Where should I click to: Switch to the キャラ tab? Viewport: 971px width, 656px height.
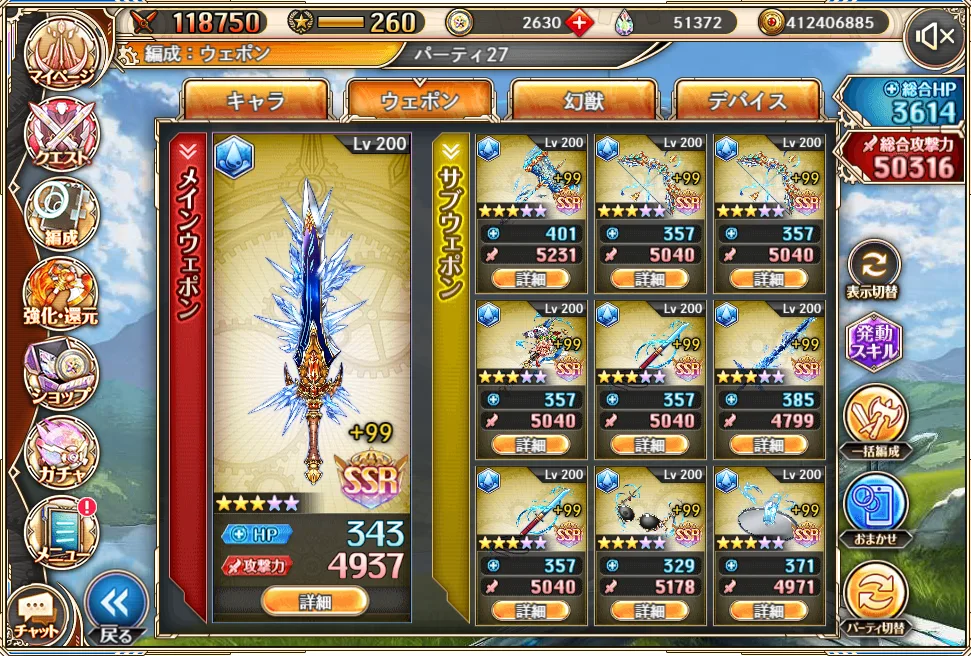pos(256,100)
